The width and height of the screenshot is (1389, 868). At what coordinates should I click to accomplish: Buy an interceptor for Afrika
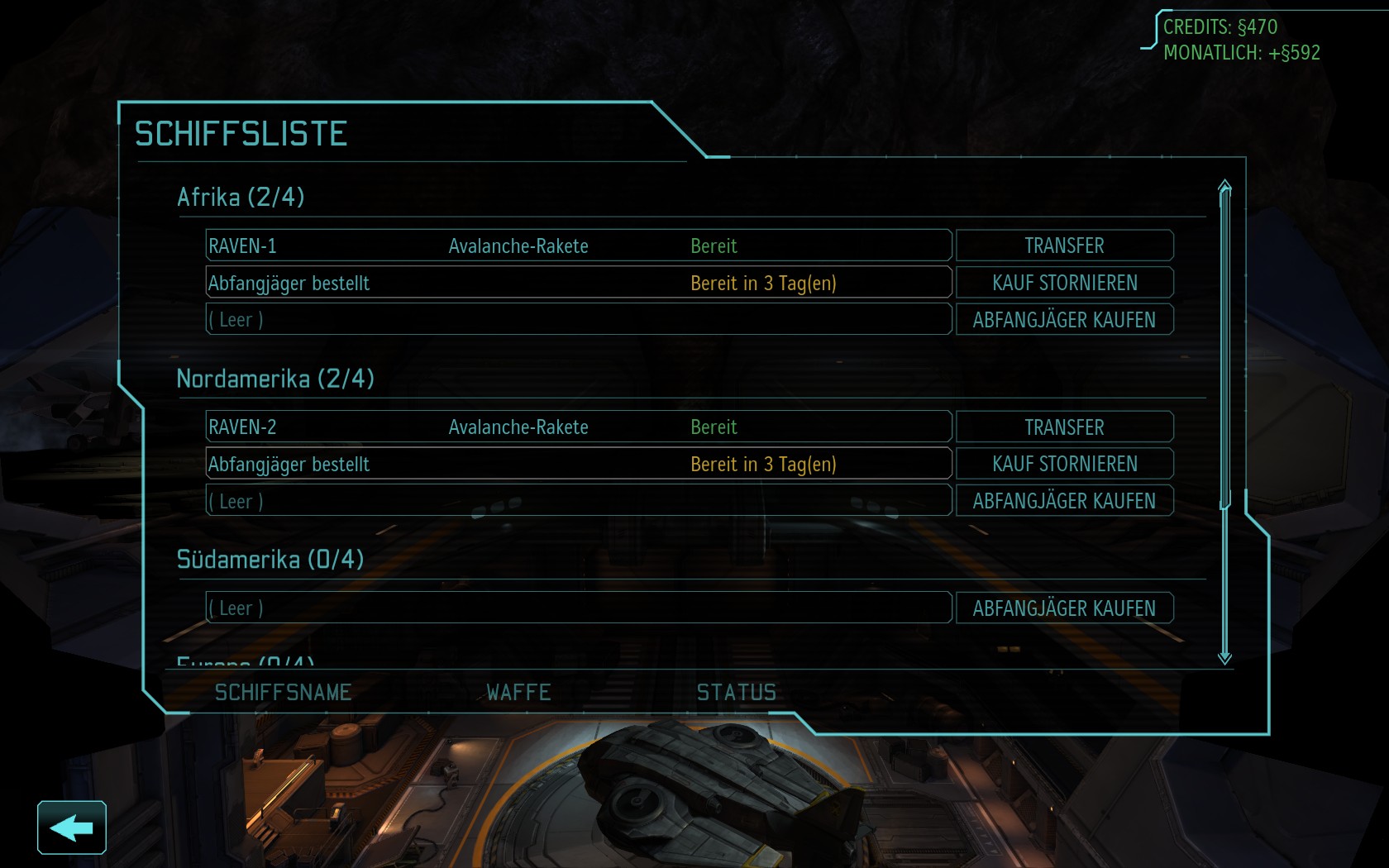tap(1064, 320)
